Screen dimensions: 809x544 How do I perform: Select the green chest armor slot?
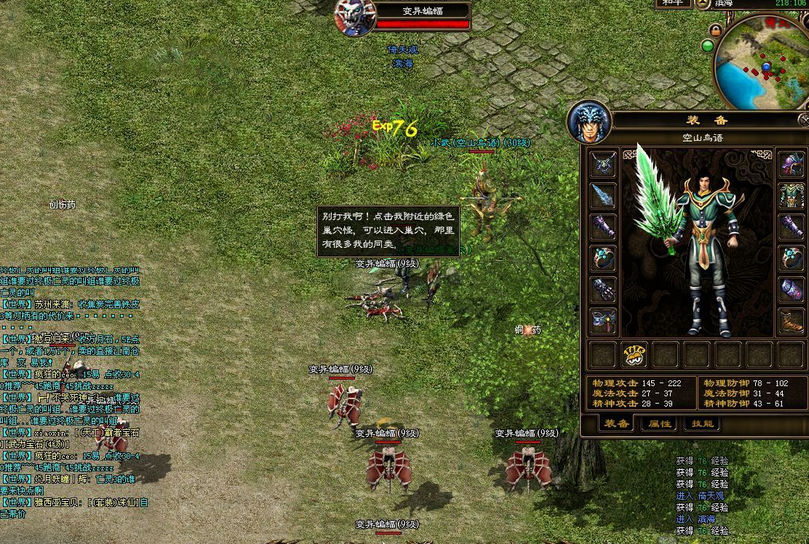[x=792, y=195]
